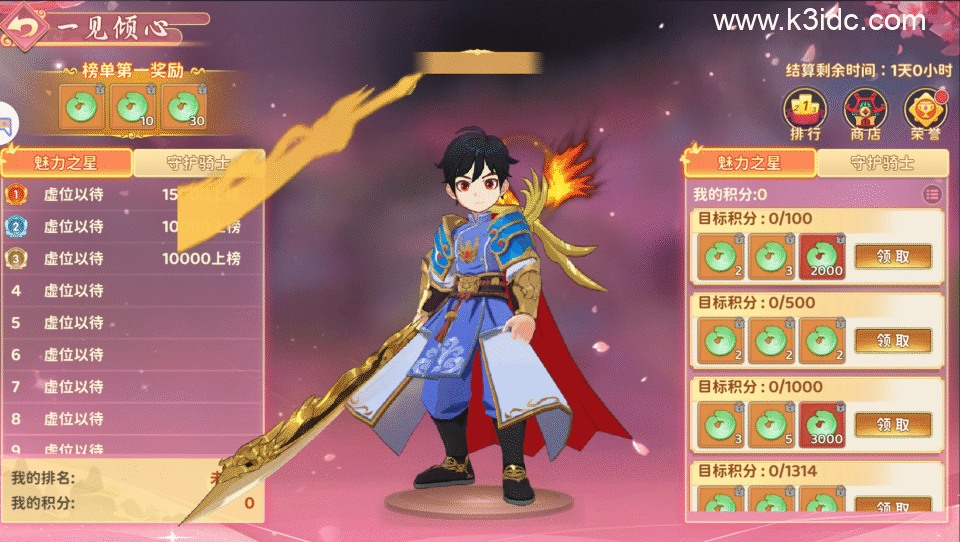
Task: Claim the 0/100 target score reward
Action: pyautogui.click(x=893, y=256)
